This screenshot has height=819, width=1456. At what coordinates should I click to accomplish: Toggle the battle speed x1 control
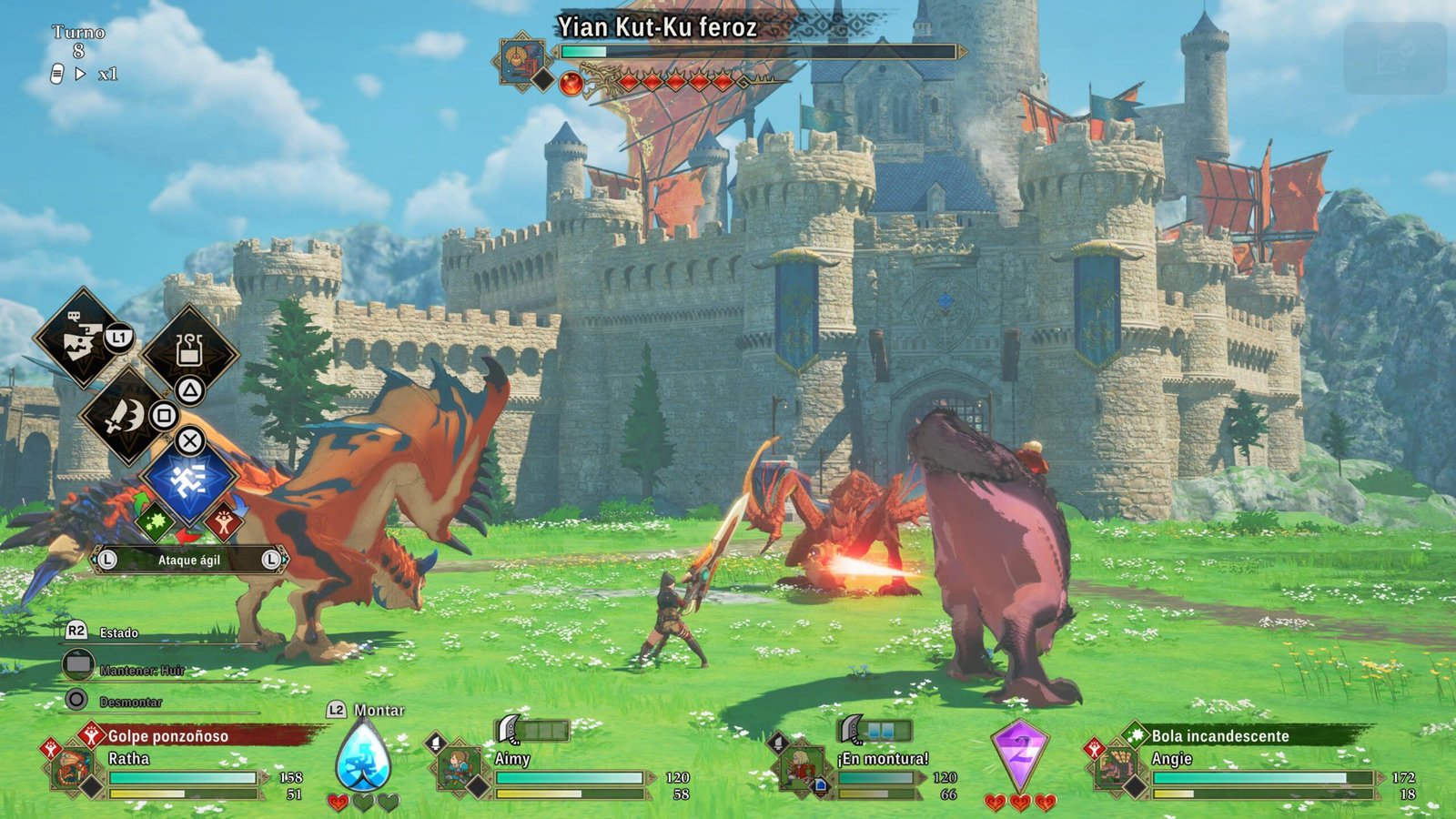108,74
